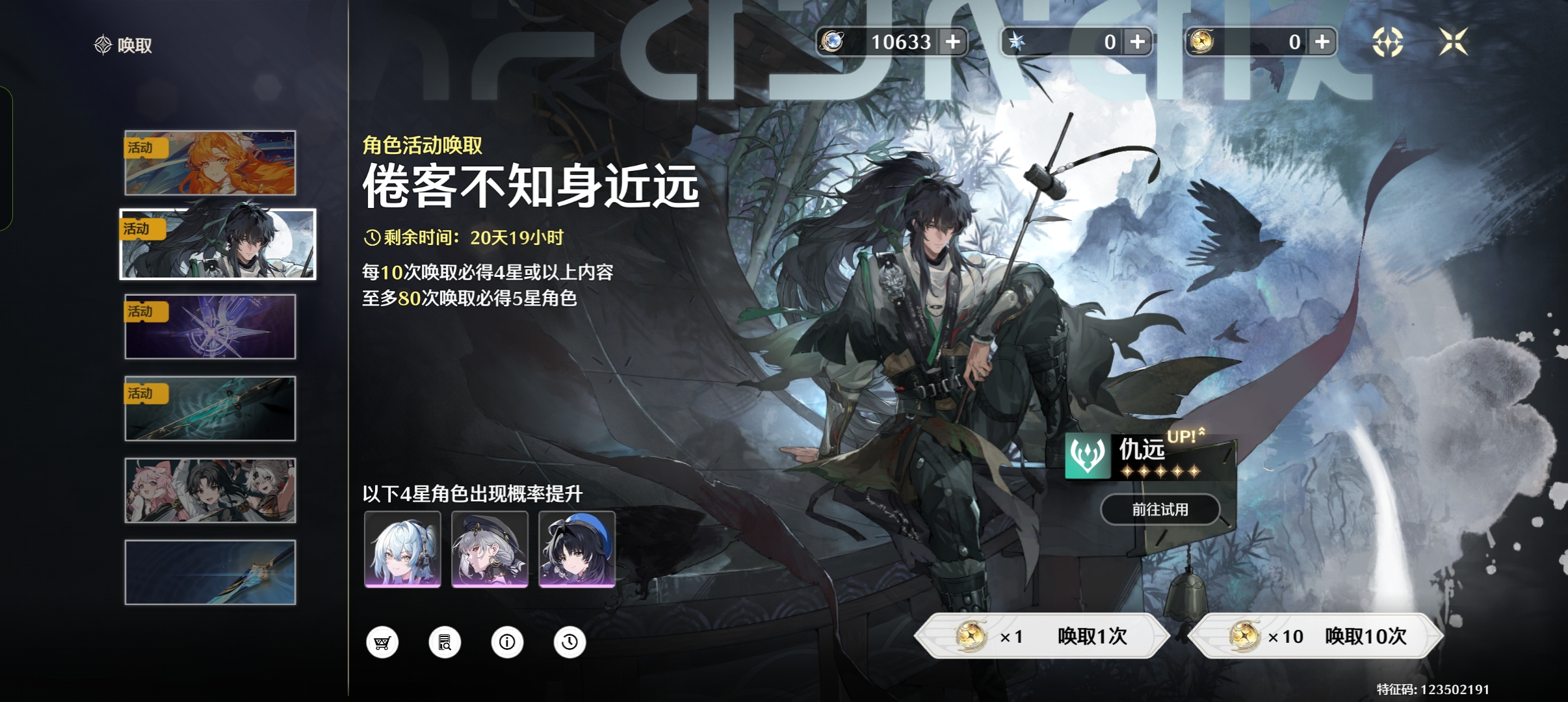Pull ten times with 唤取10次 button
This screenshot has width=1568, height=702.
click(x=1316, y=636)
